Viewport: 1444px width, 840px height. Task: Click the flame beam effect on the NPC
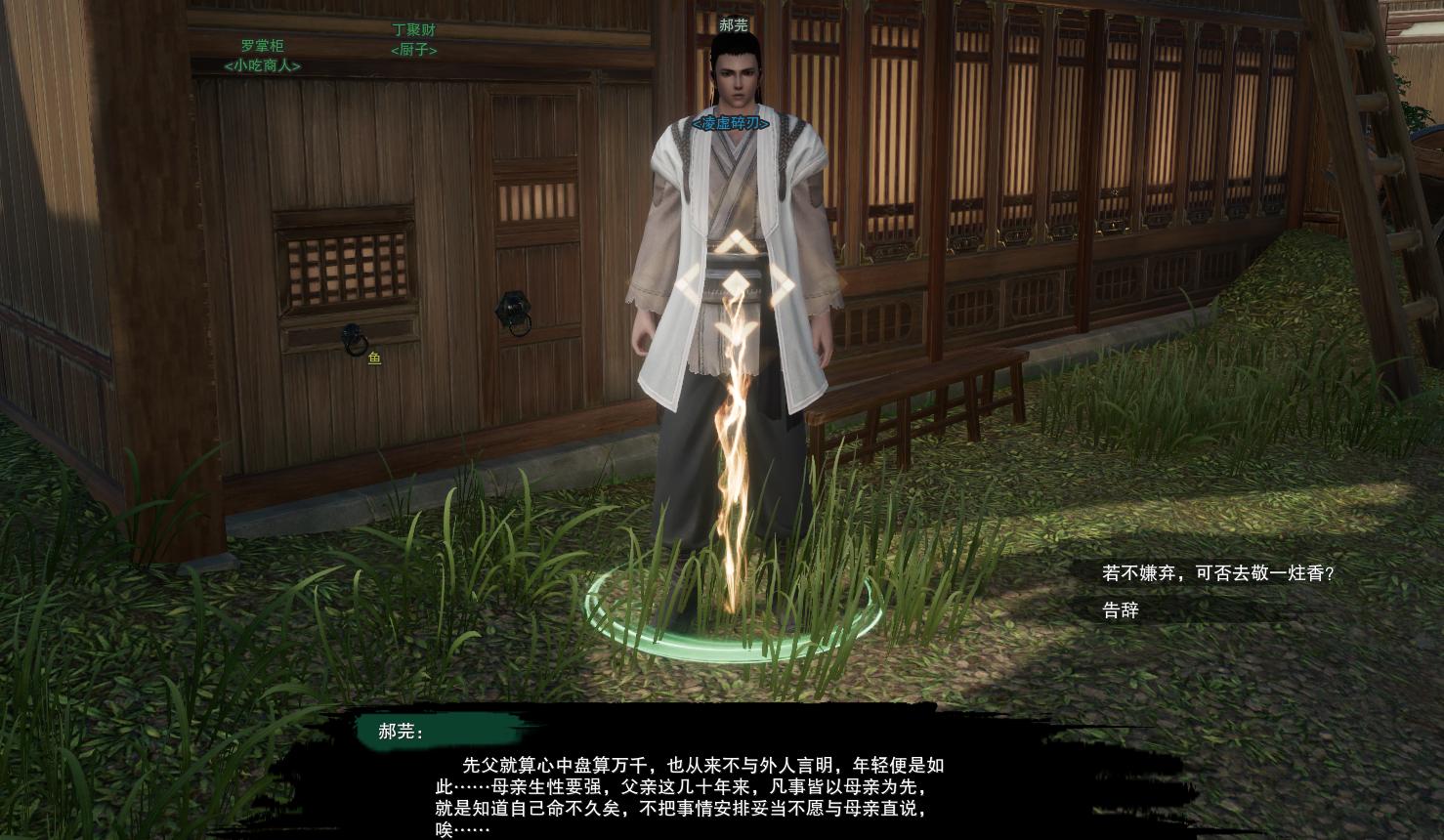(733, 459)
